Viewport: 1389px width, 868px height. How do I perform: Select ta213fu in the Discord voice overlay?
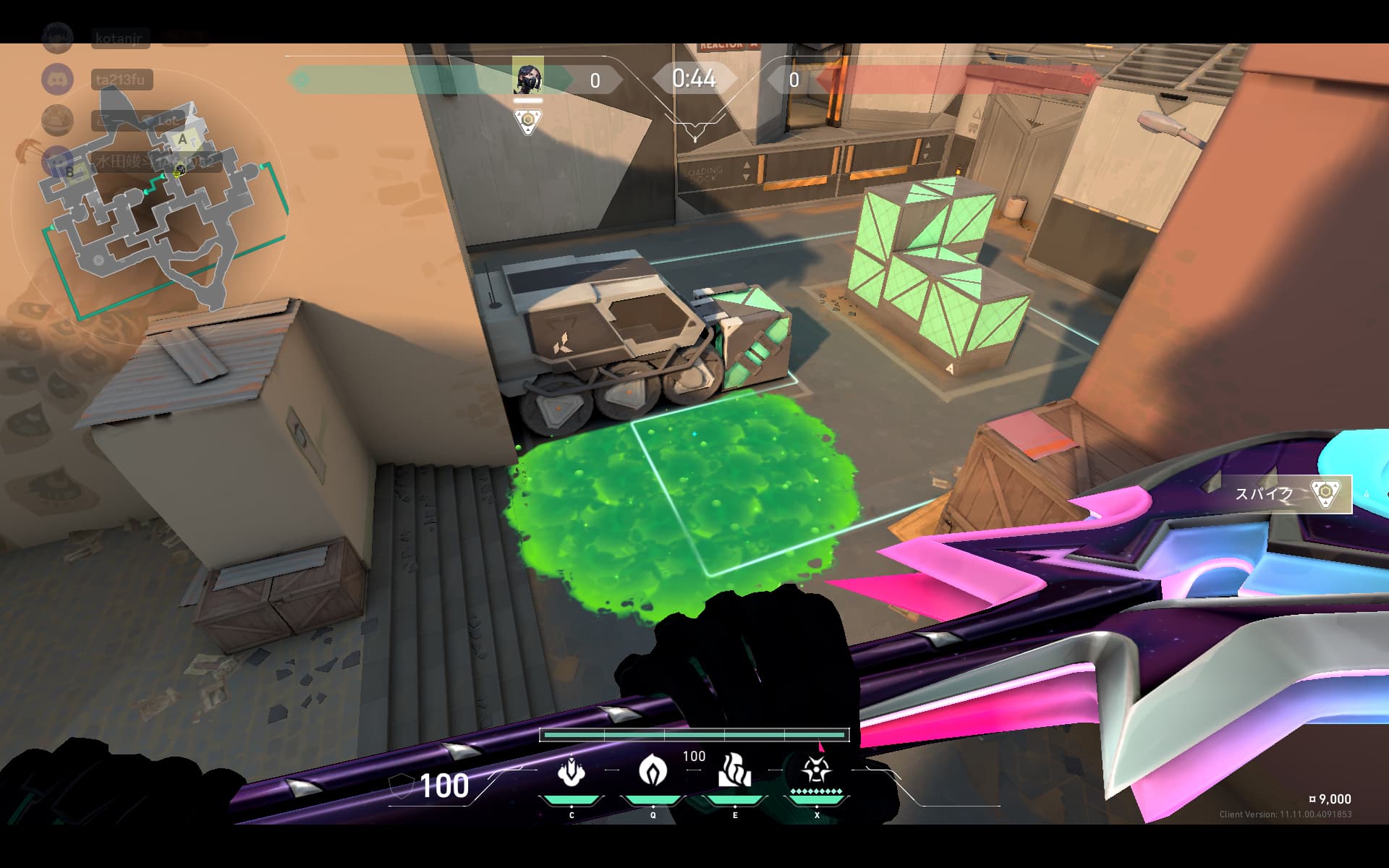click(x=123, y=79)
